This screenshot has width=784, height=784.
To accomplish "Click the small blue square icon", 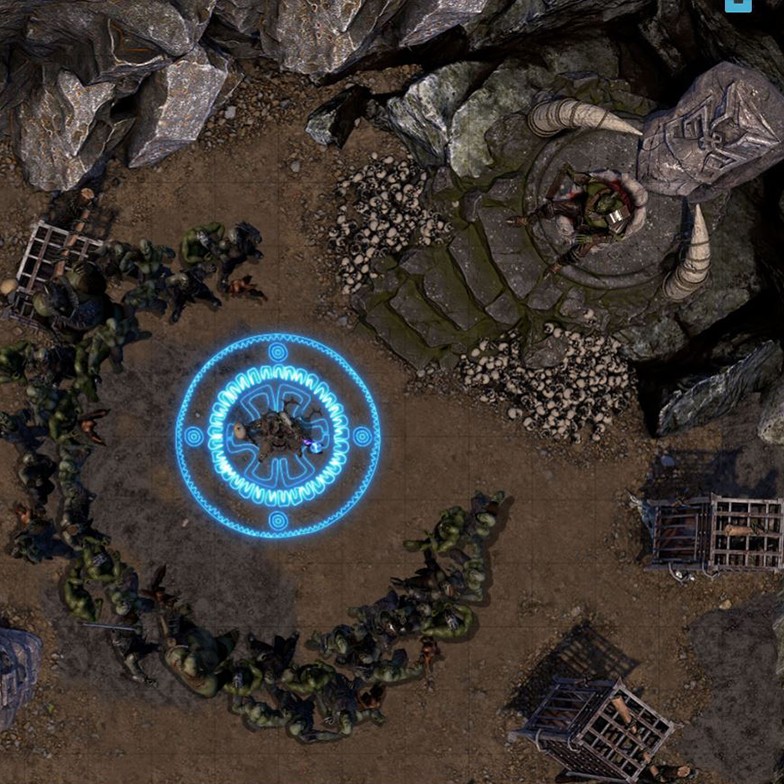I will coord(738,5).
